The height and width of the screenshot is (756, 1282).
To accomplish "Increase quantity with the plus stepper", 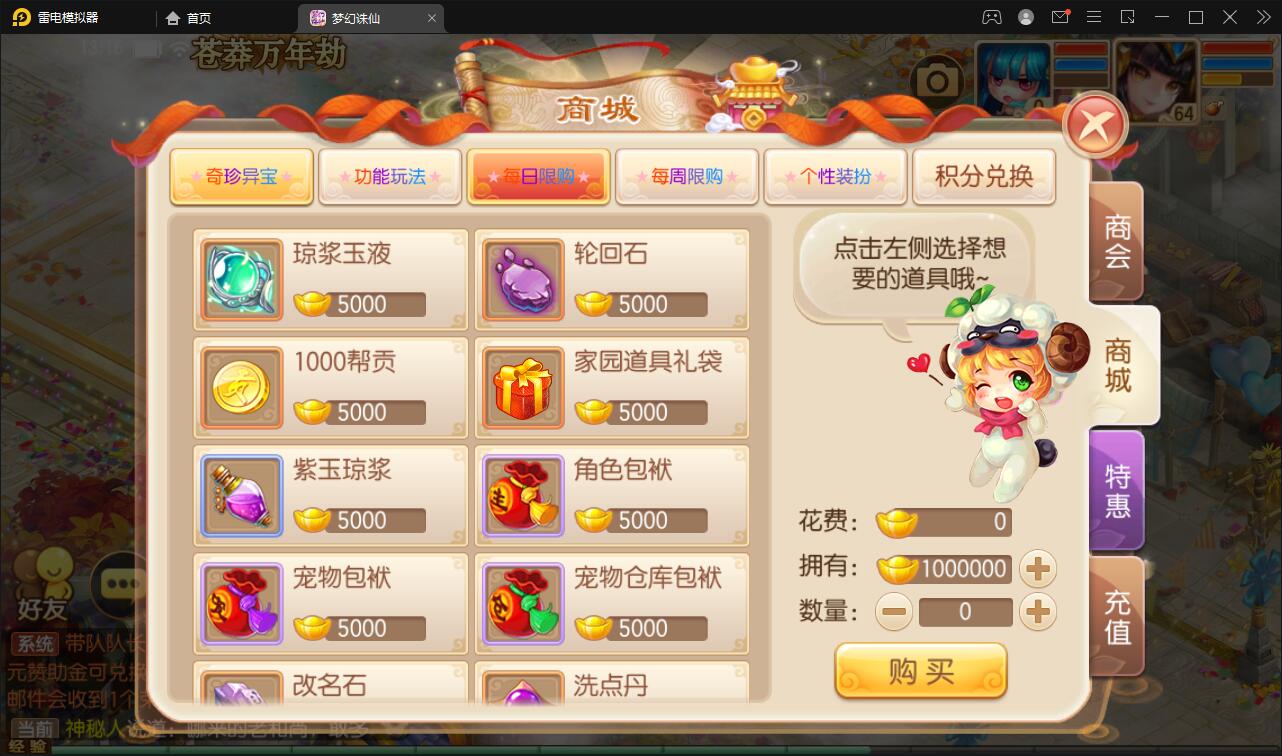I will pyautogui.click(x=1038, y=611).
